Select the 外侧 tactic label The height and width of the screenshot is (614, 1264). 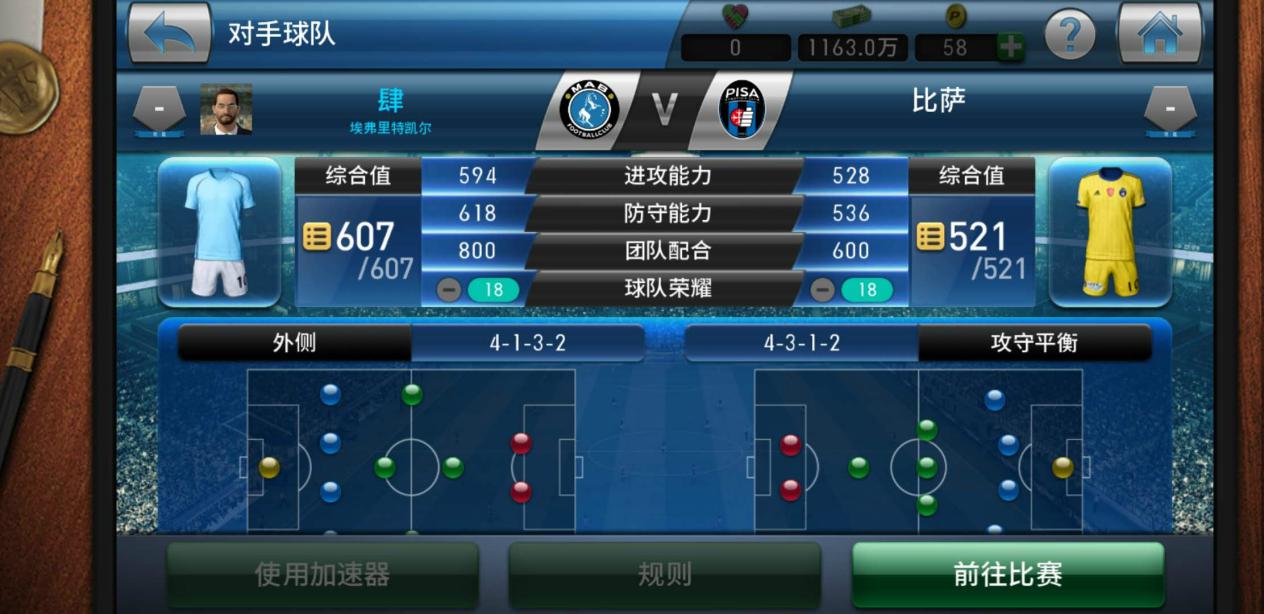tap(294, 343)
